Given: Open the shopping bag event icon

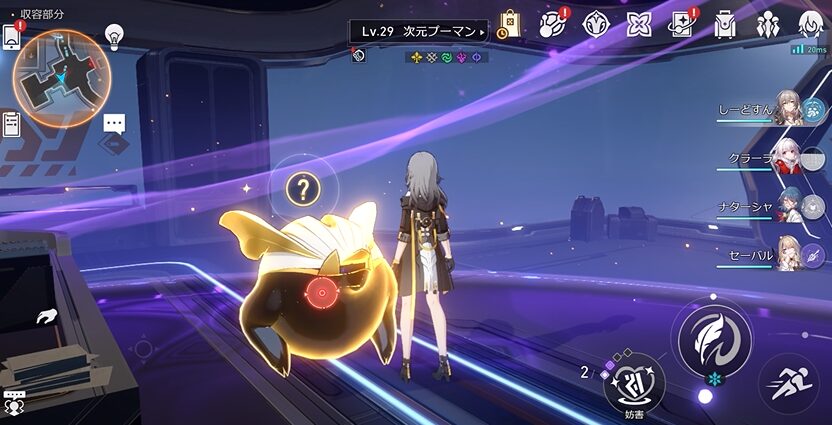Looking at the screenshot, I should tap(509, 25).
